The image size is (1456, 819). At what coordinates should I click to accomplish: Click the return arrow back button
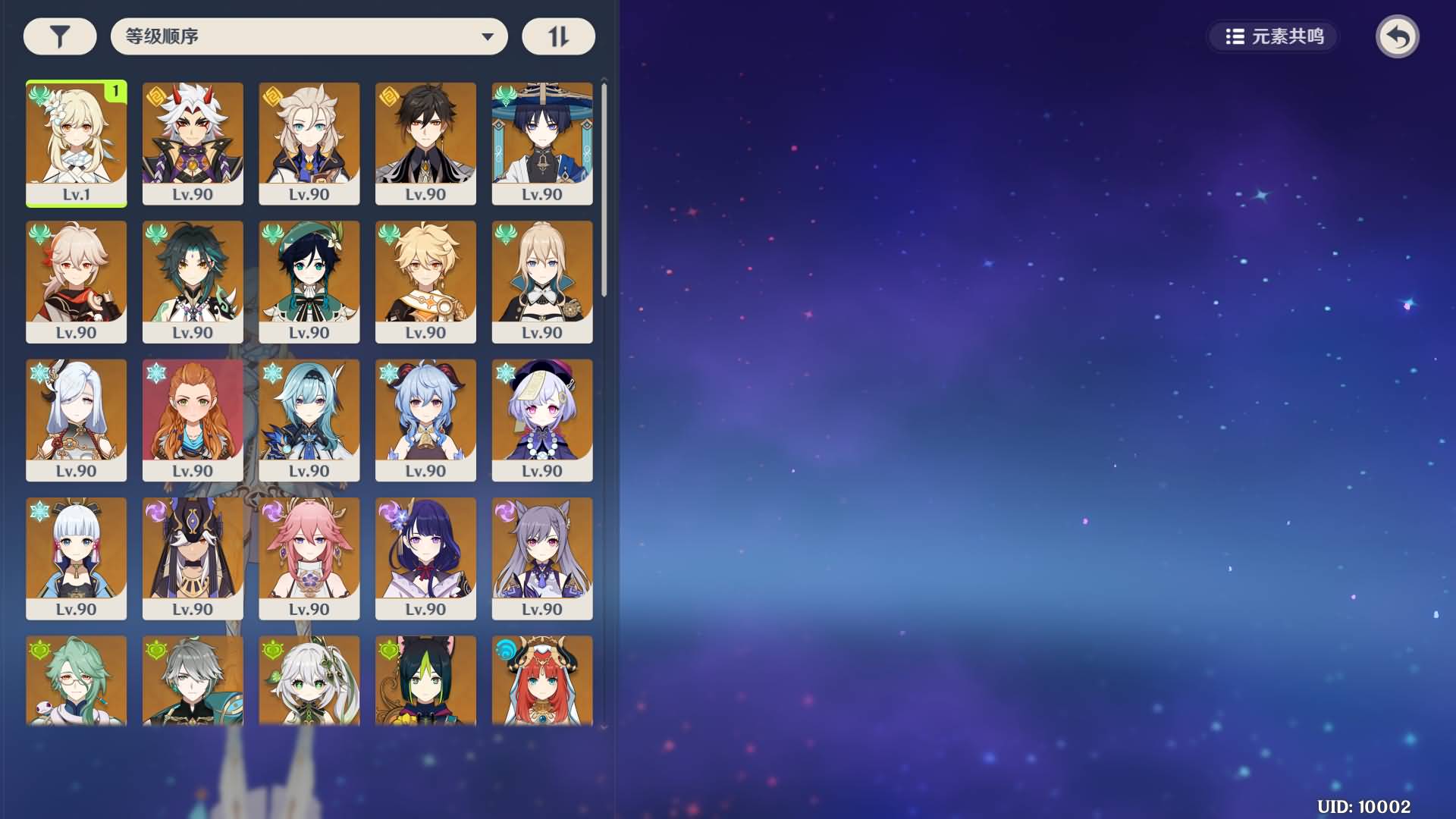click(x=1397, y=36)
